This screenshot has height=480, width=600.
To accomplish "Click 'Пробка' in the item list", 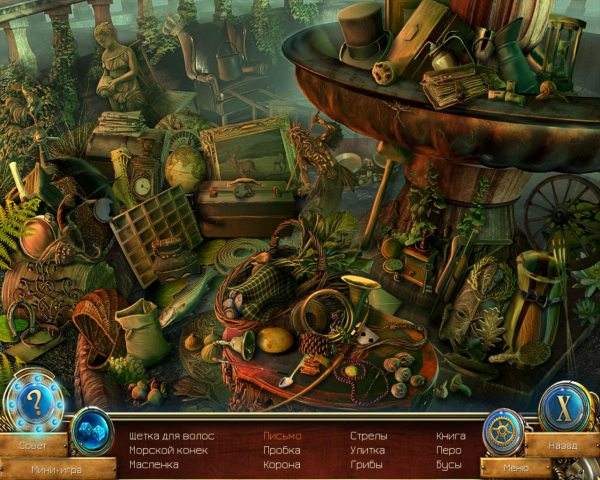I will 281,450.
